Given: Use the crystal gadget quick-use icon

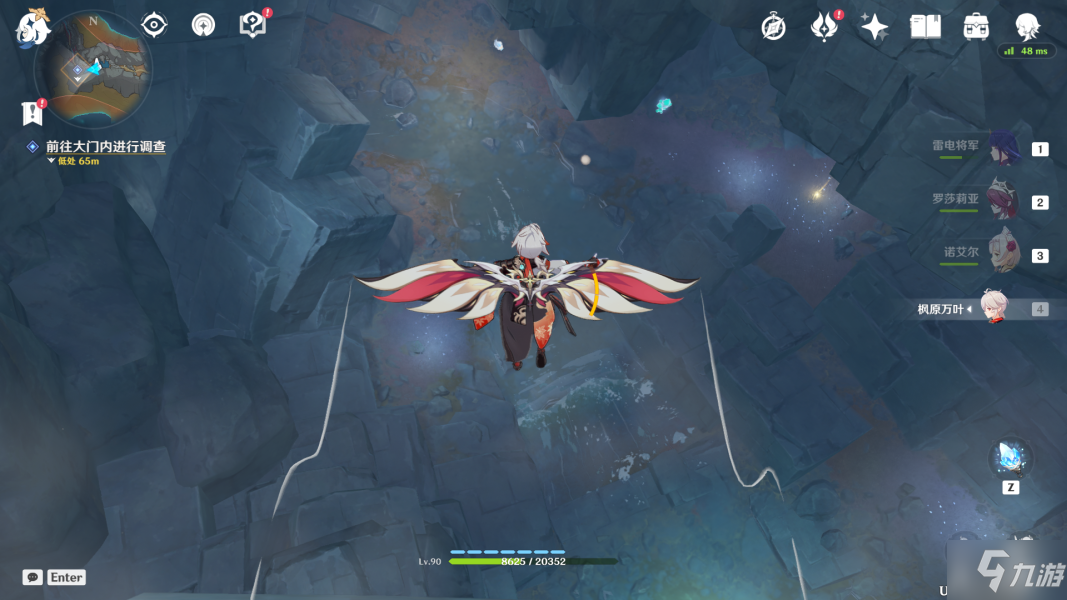Looking at the screenshot, I should tap(1011, 459).
